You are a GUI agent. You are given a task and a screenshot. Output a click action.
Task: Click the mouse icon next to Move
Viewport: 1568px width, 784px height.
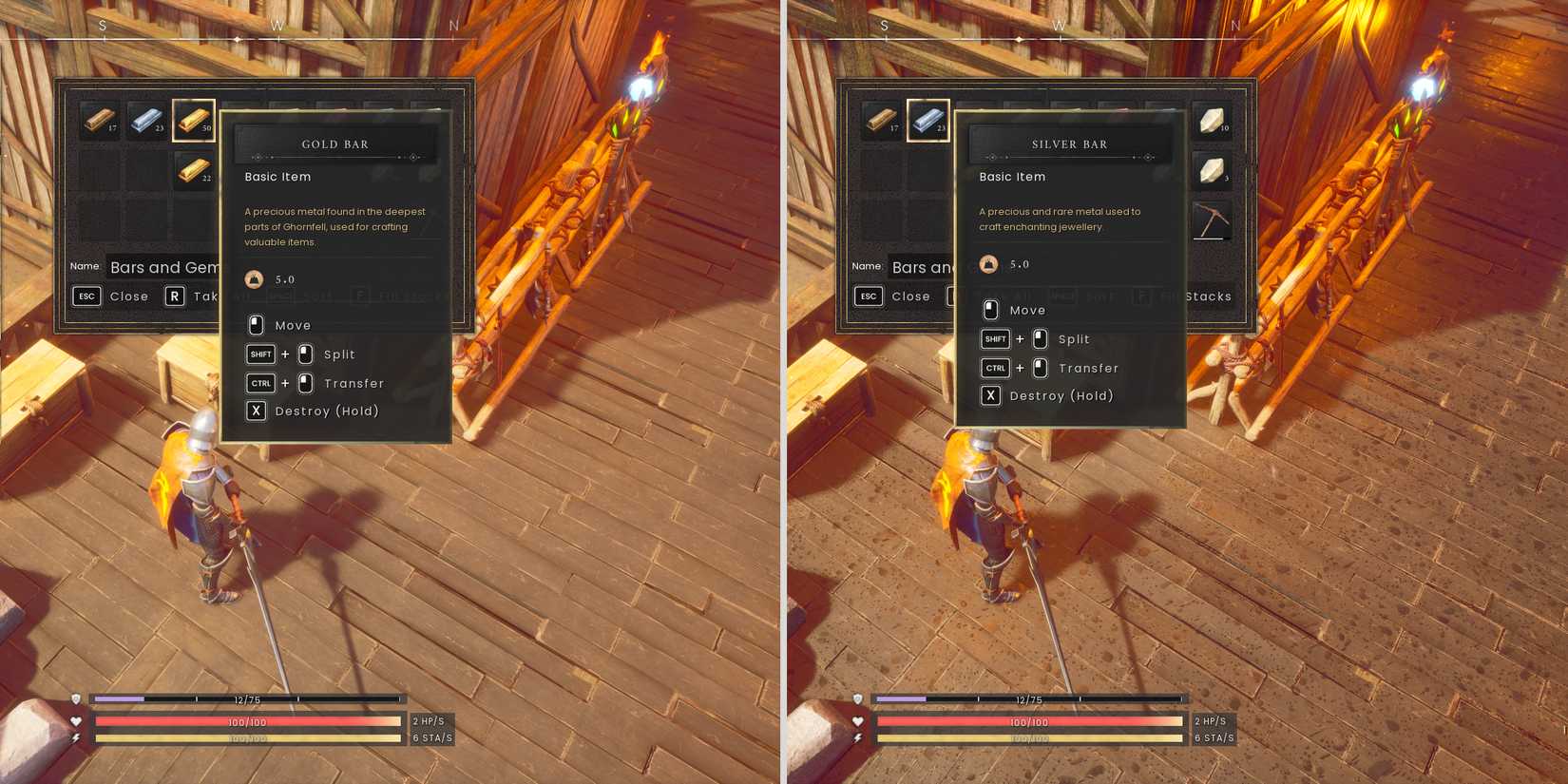coord(256,324)
